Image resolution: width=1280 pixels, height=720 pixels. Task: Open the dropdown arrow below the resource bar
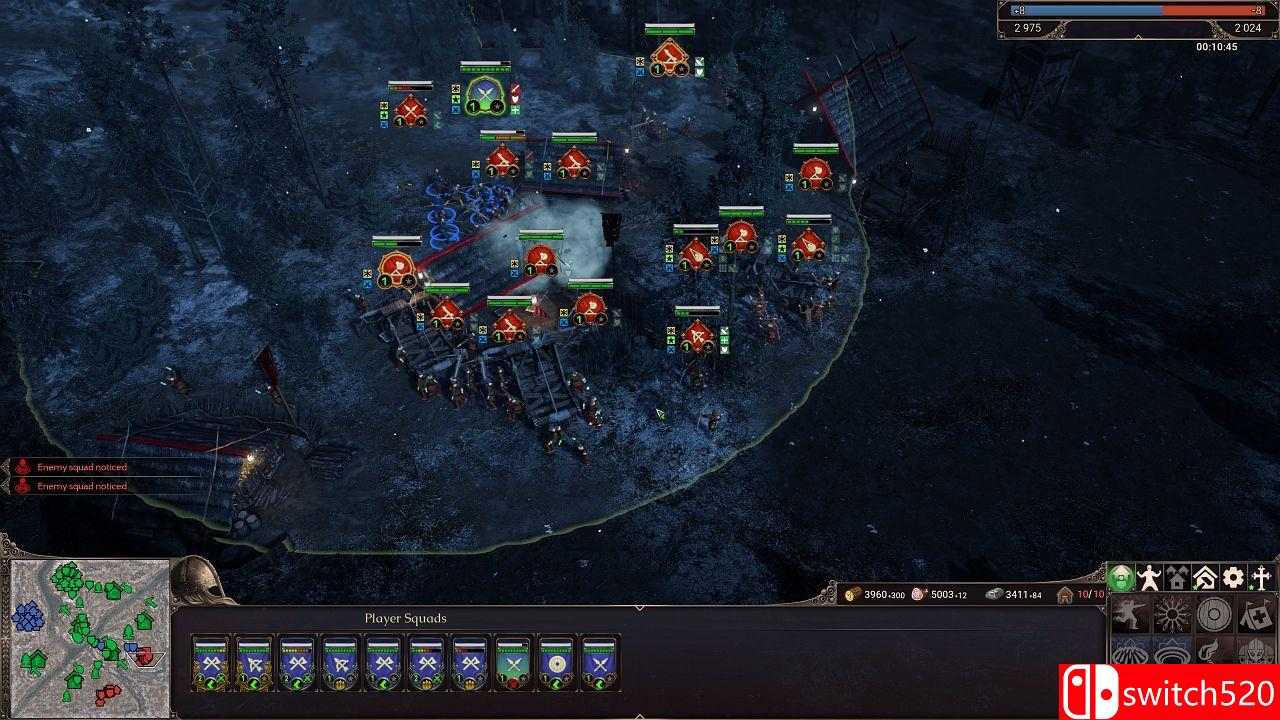point(639,606)
